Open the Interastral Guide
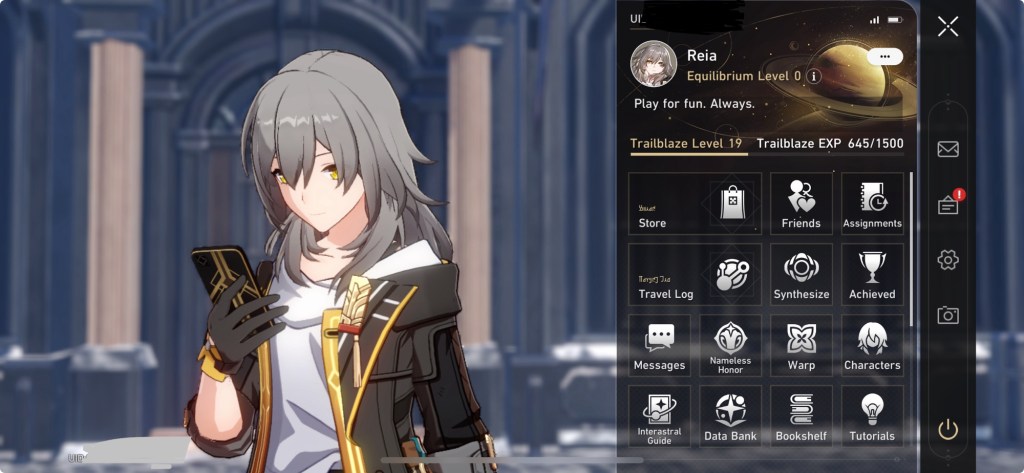 point(659,415)
